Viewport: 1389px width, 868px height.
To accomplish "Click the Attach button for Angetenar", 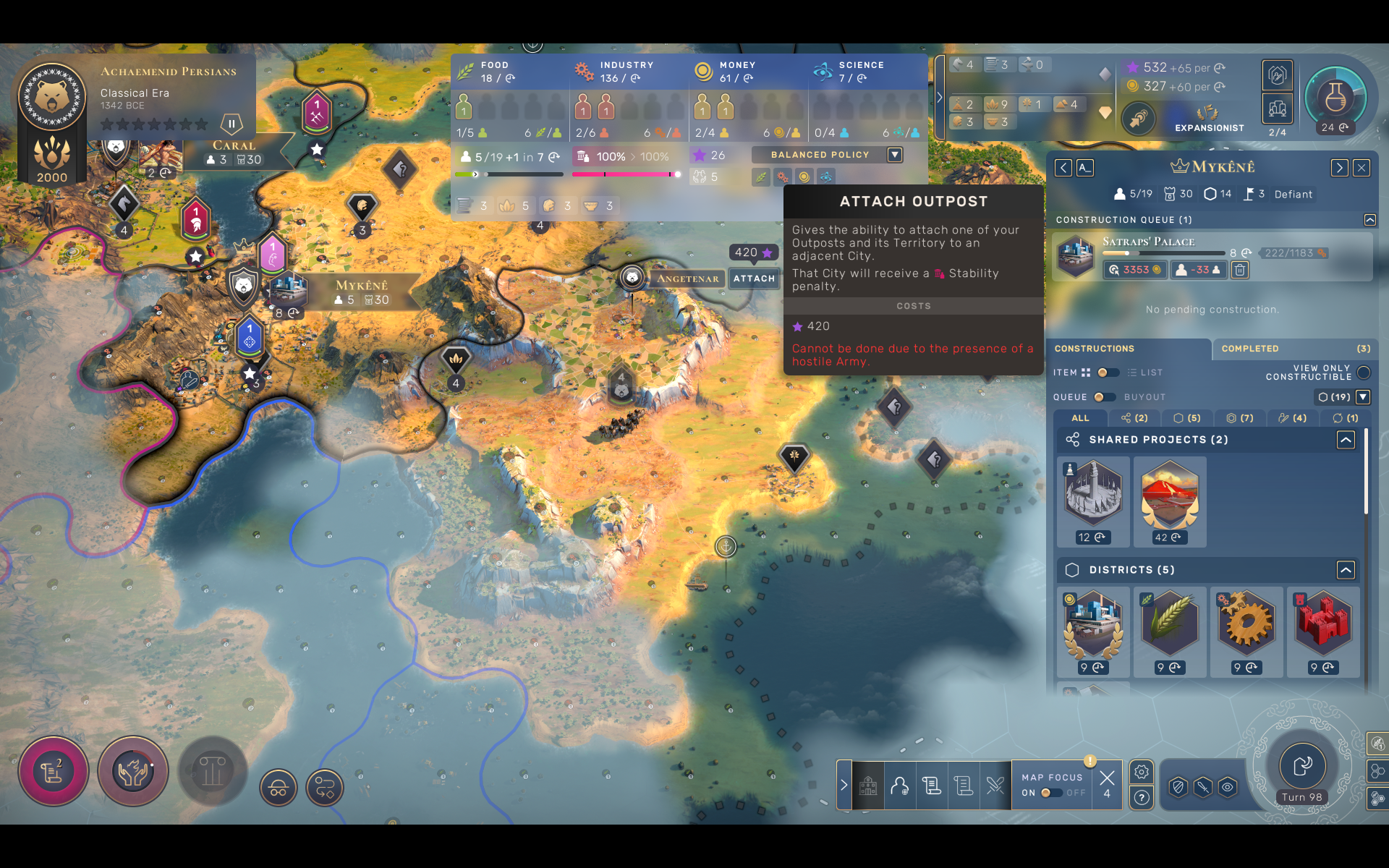I will coord(754,278).
